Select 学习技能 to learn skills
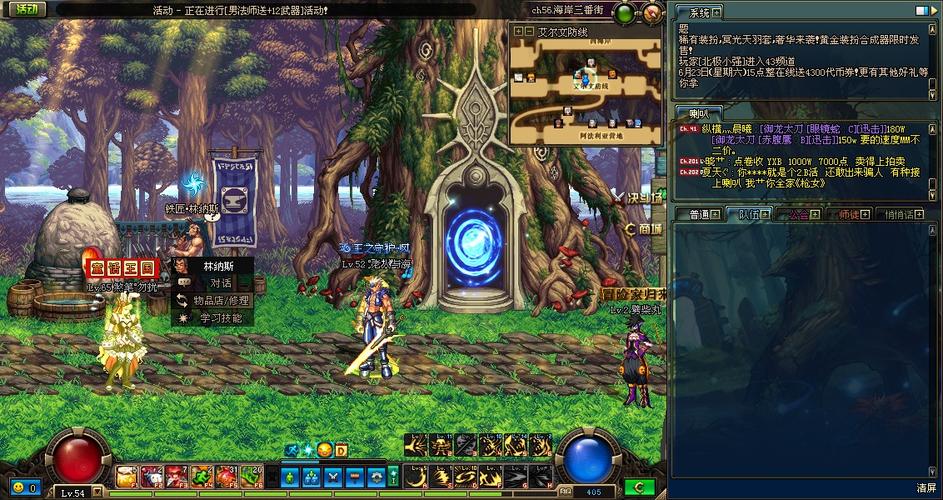The image size is (943, 500). (x=221, y=317)
